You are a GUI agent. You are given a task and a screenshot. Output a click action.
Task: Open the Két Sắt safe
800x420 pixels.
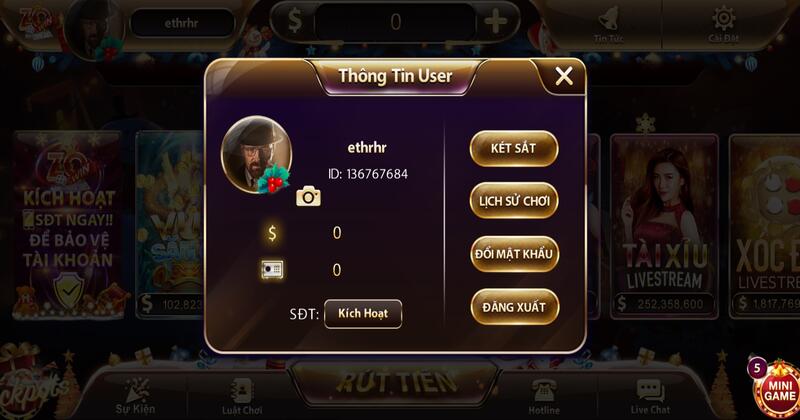click(x=513, y=148)
